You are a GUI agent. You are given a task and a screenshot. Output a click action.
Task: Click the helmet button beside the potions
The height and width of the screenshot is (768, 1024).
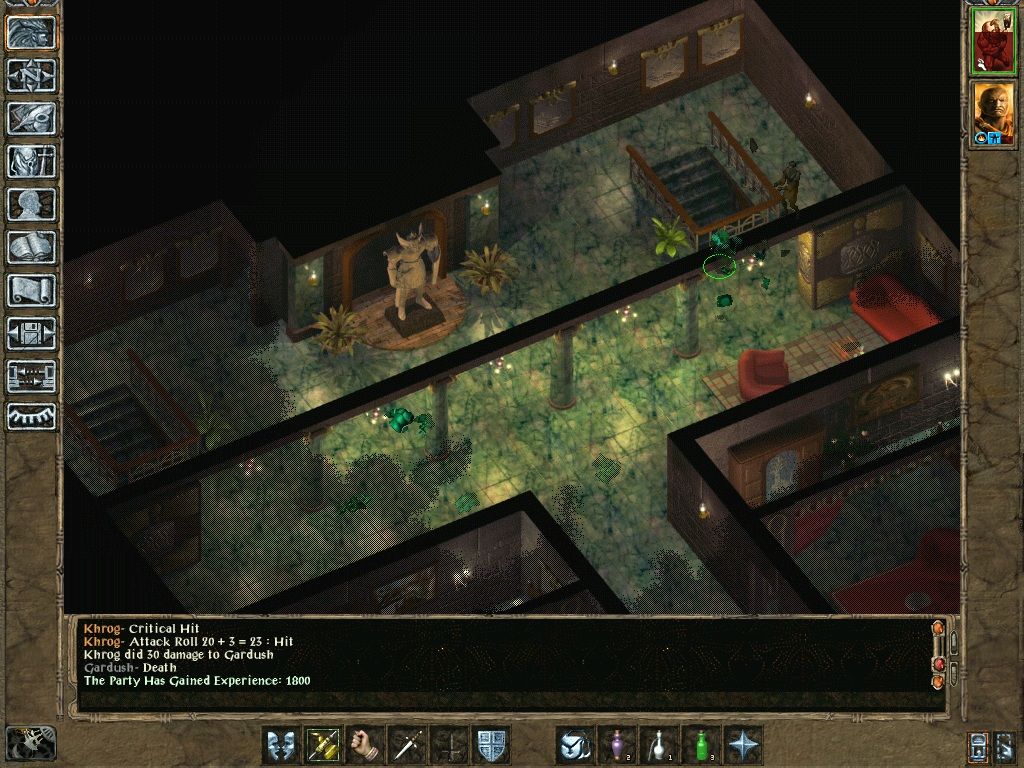pyautogui.click(x=575, y=745)
